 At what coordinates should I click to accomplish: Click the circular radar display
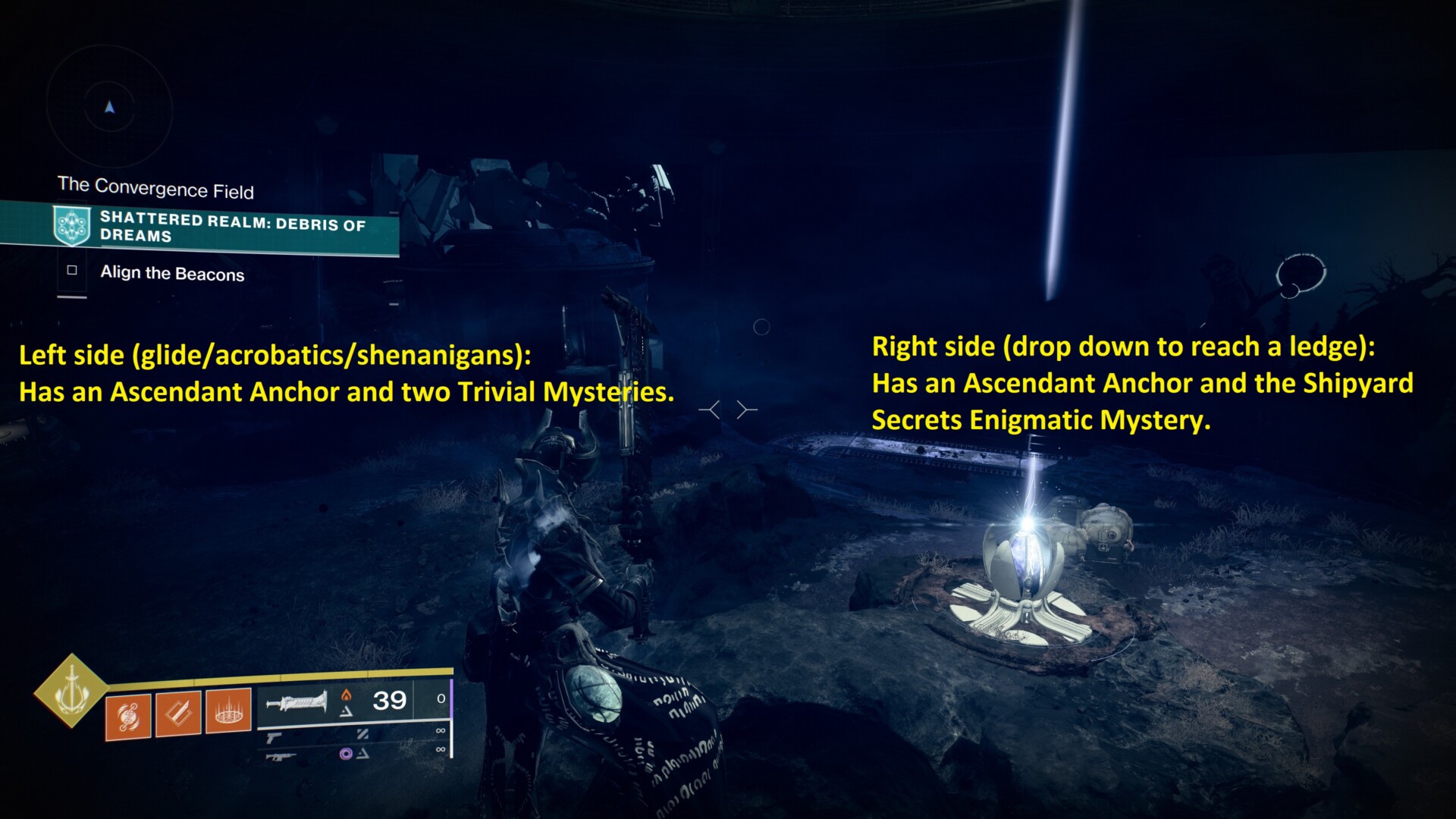coord(110,108)
